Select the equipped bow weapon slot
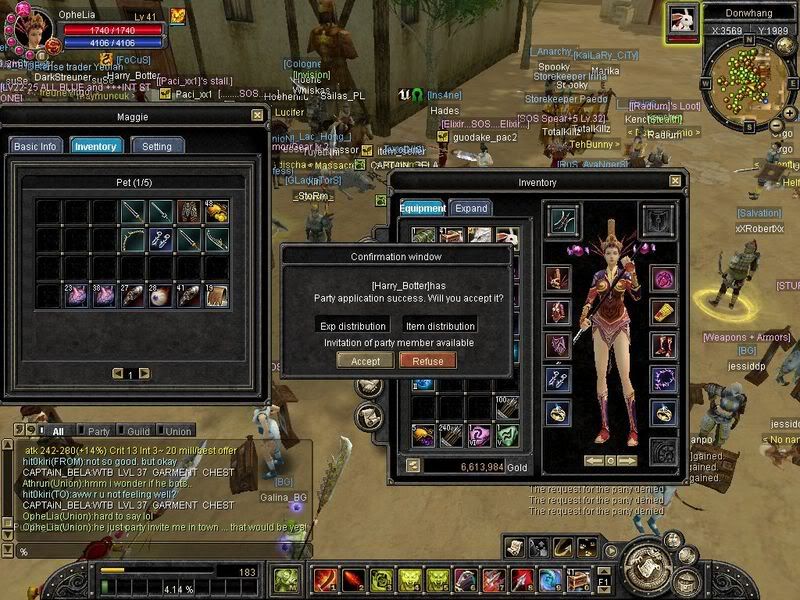800x600 pixels. [x=562, y=219]
